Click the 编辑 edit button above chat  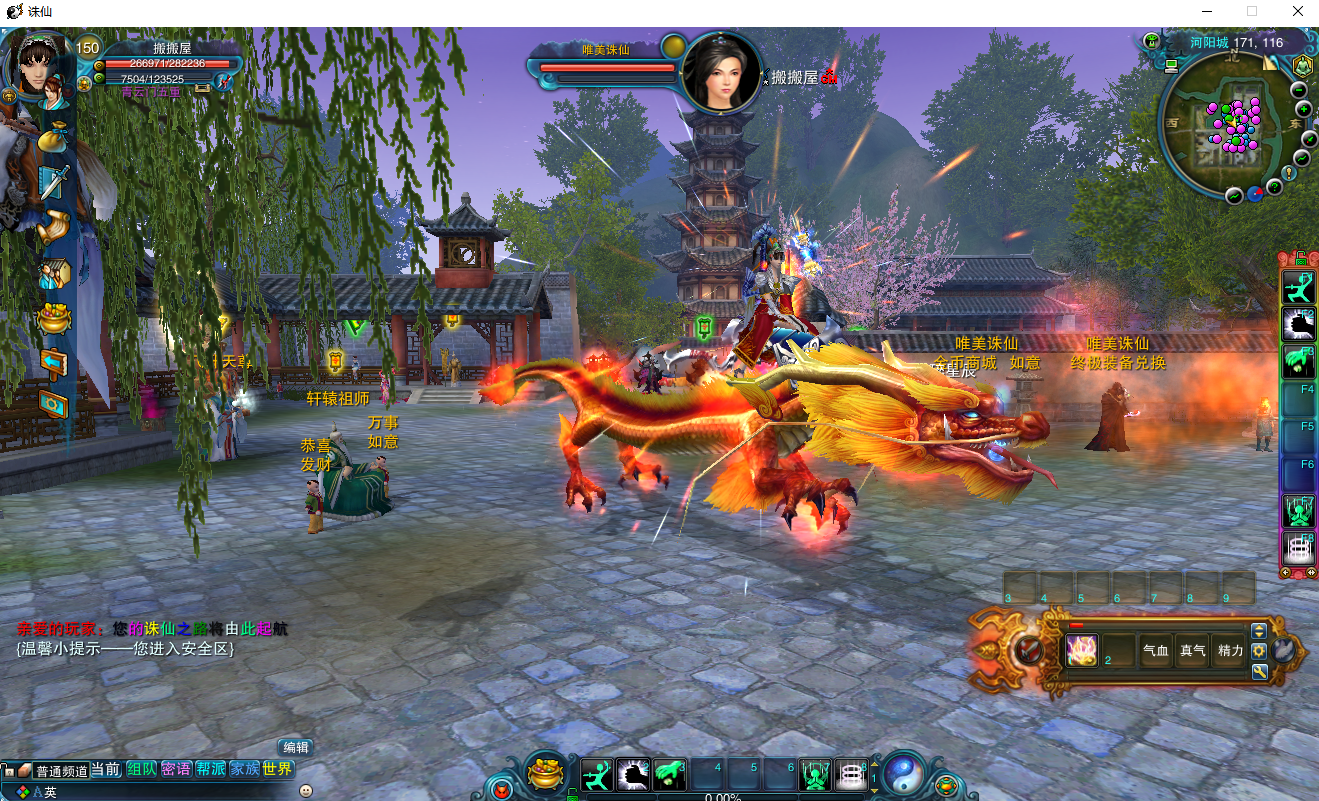295,747
